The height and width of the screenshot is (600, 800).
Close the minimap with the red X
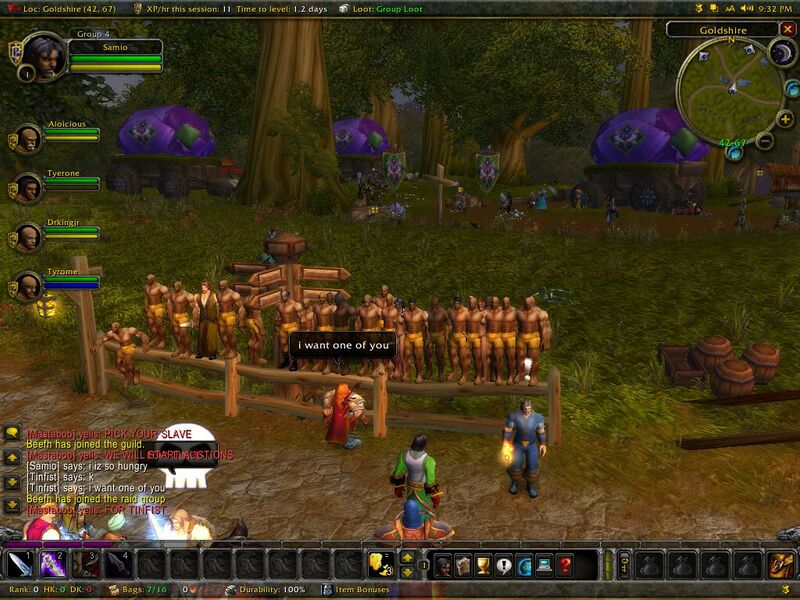(x=787, y=30)
